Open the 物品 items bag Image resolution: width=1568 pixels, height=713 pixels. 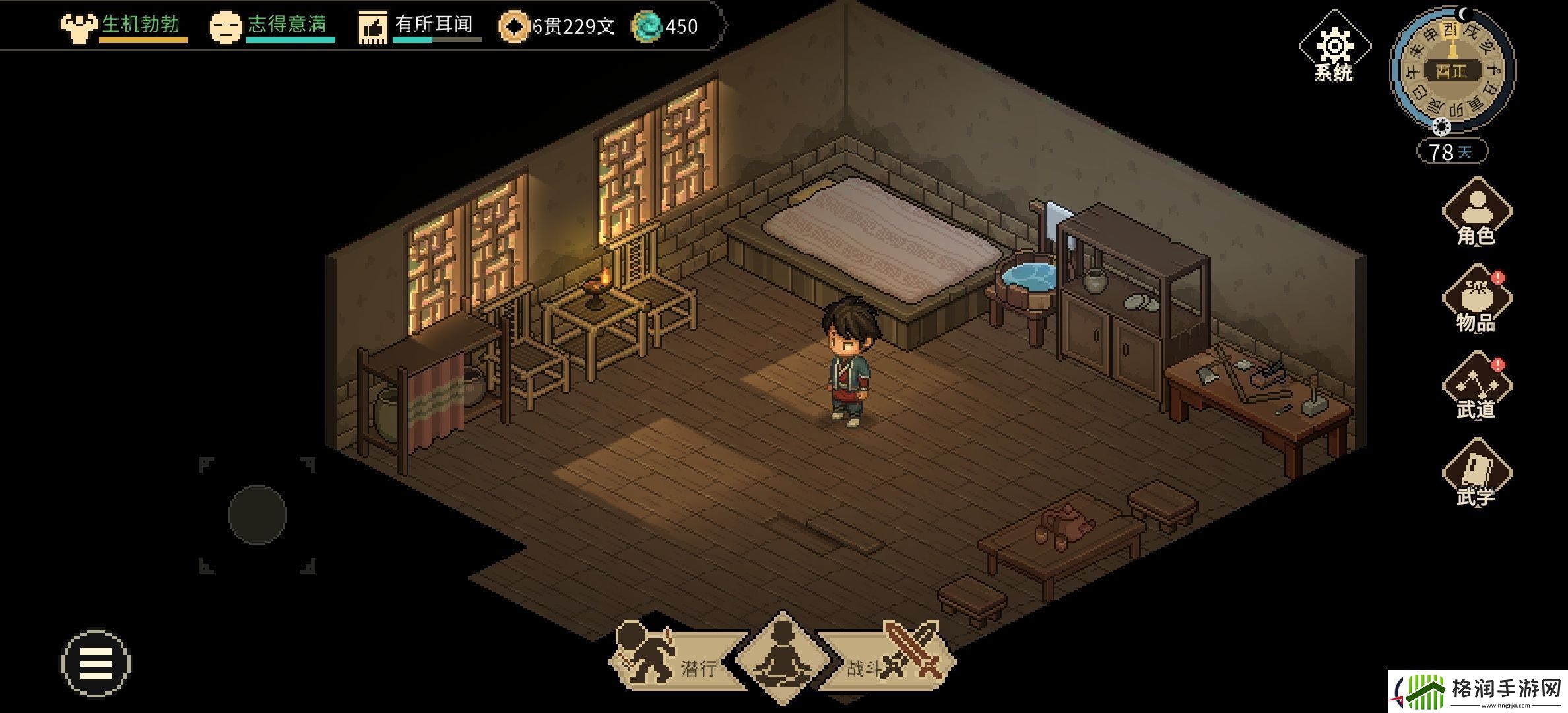tap(1476, 300)
